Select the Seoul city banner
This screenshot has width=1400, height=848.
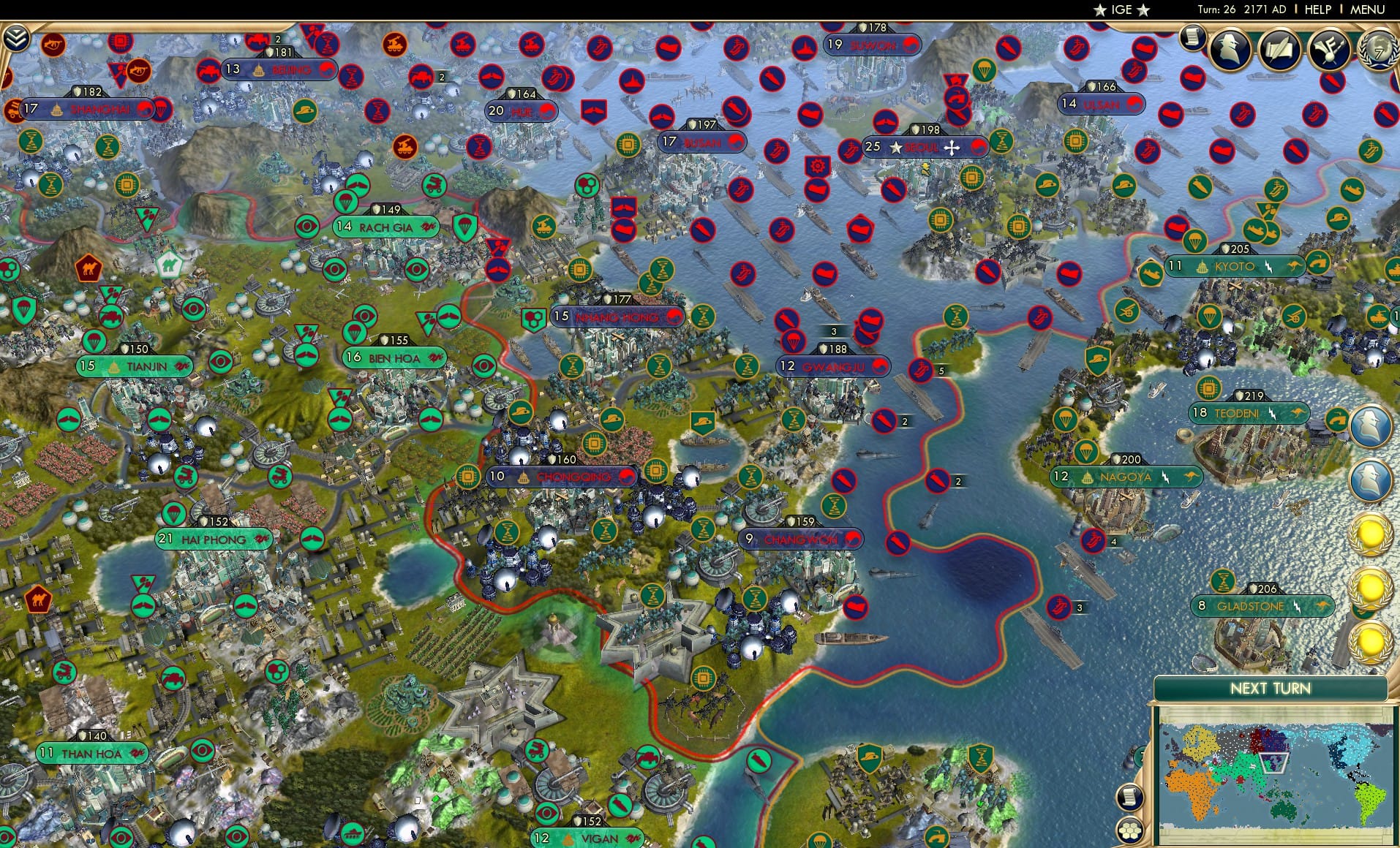pos(923,147)
